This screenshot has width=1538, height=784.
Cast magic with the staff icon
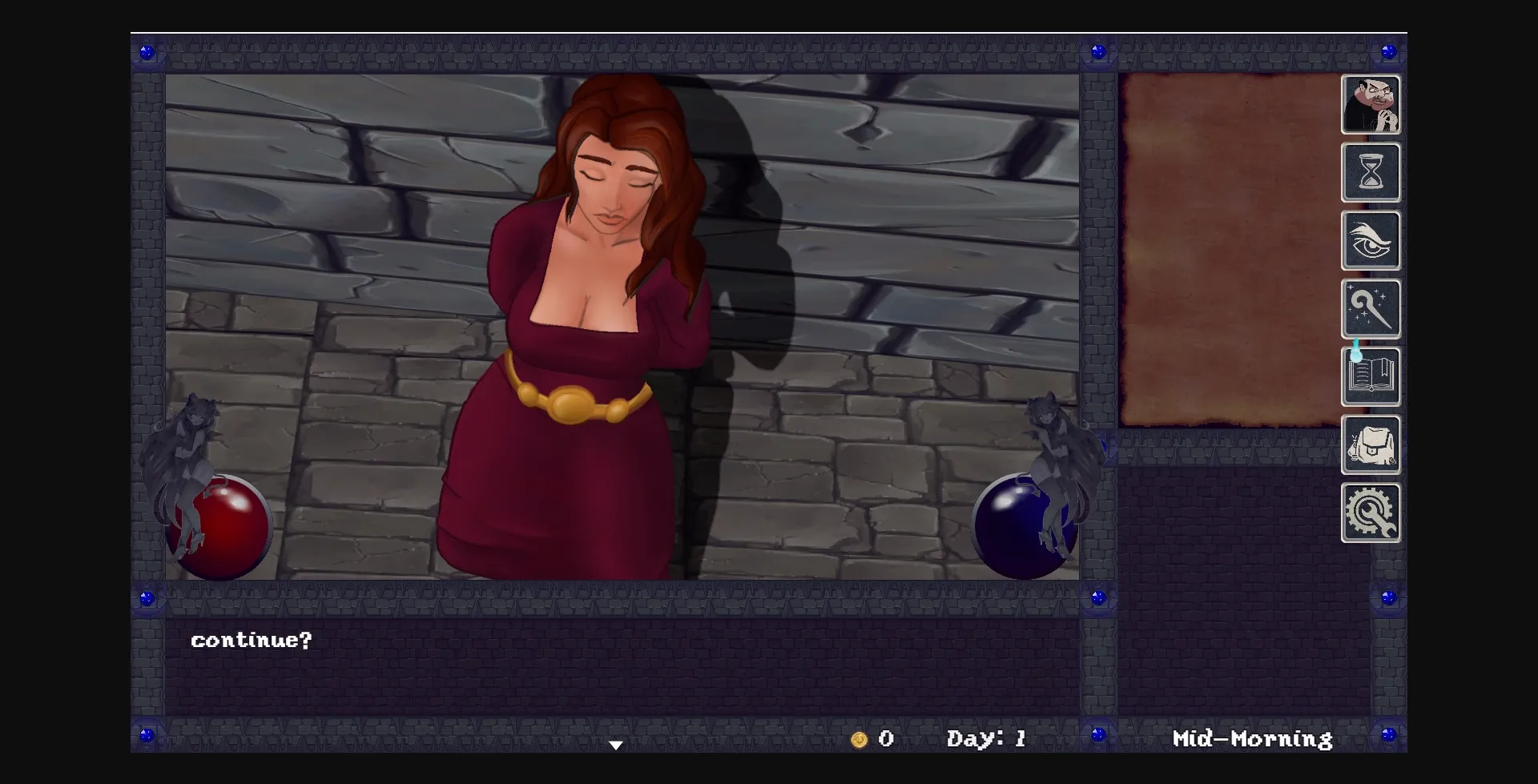1371,309
